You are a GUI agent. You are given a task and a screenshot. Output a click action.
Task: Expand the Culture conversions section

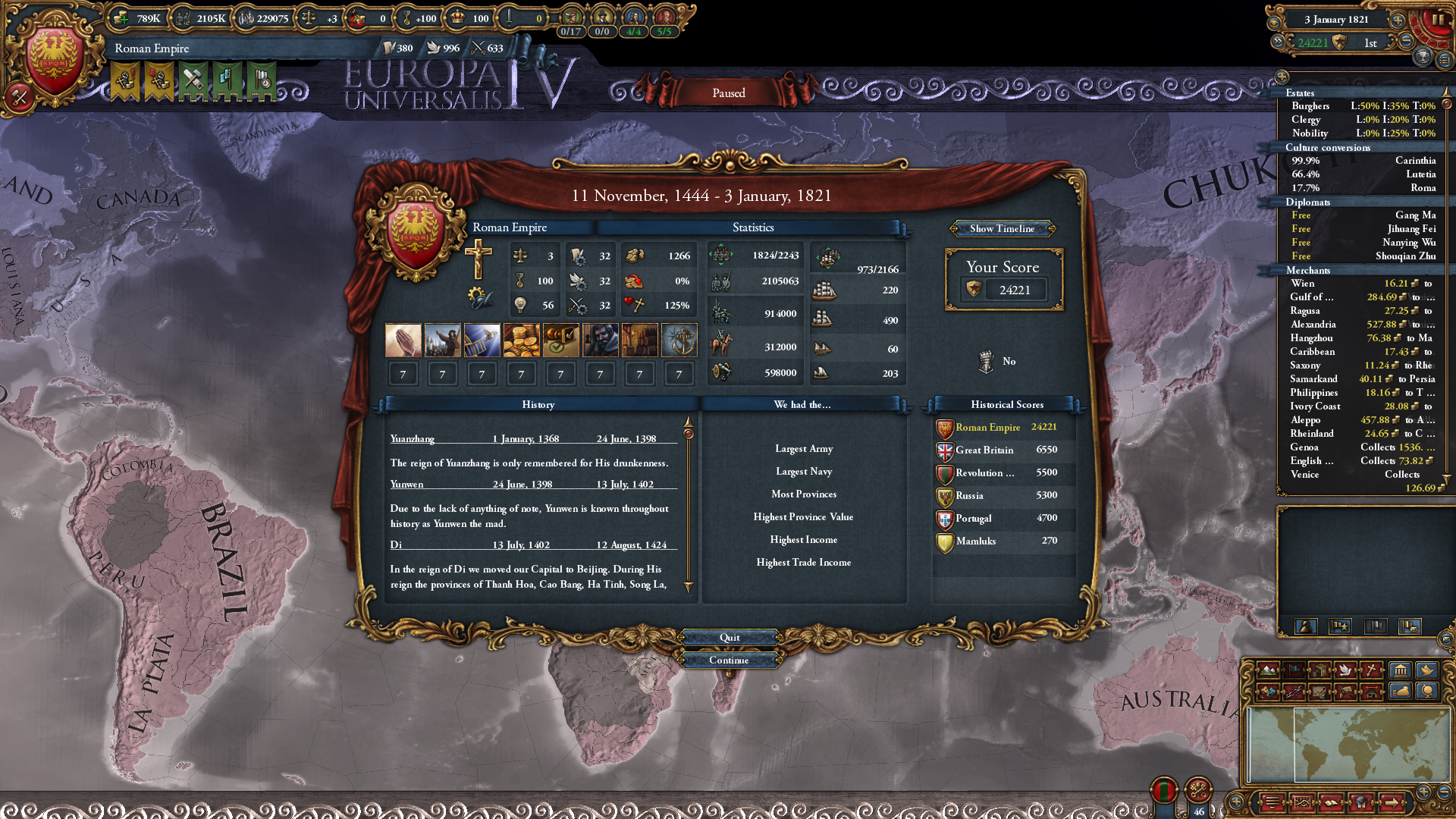pyautogui.click(x=1329, y=147)
